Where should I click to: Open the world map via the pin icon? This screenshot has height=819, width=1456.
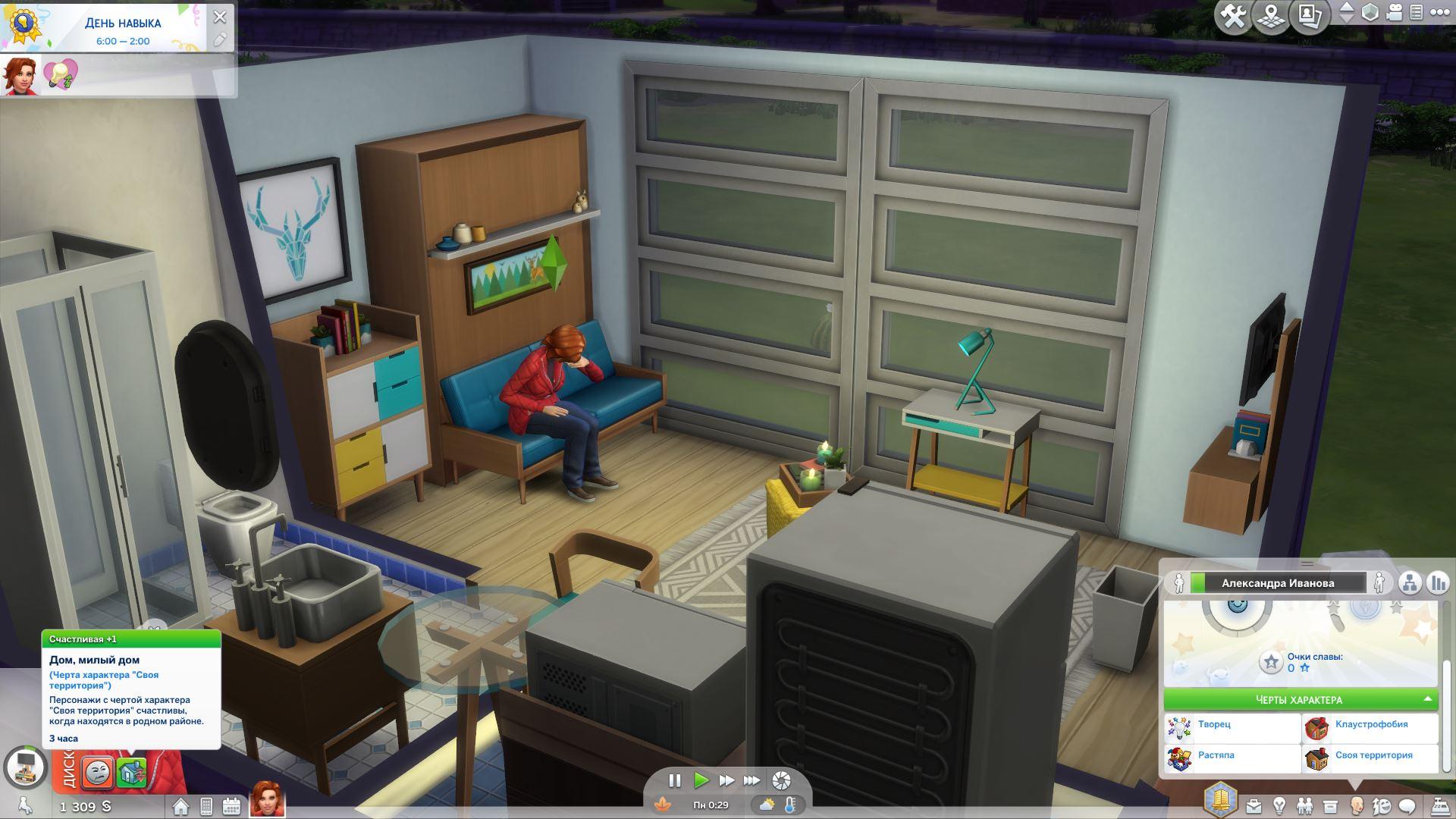tap(1272, 17)
